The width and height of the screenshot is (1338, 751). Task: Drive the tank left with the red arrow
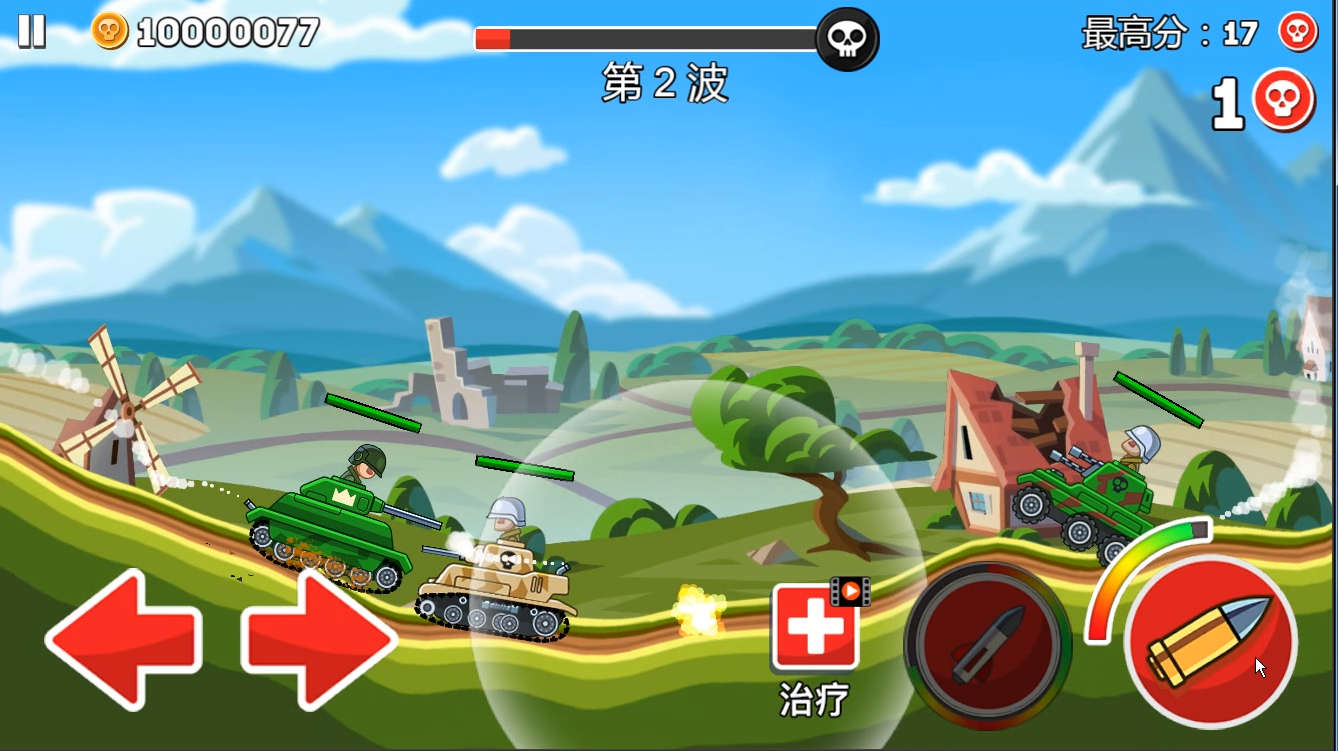[x=122, y=637]
